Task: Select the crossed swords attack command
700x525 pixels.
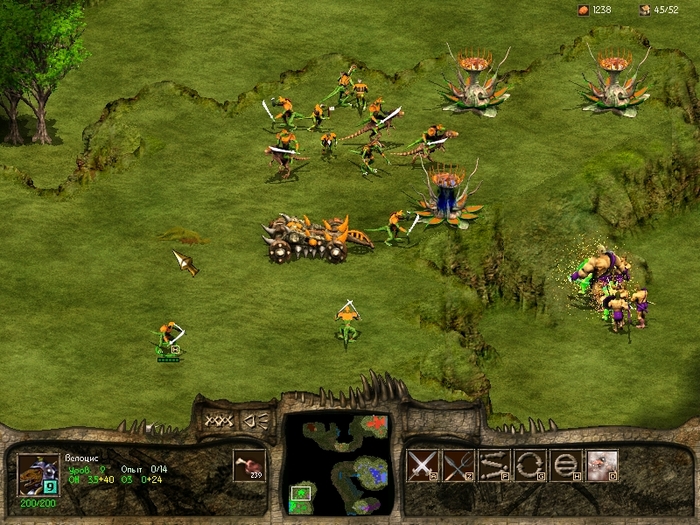Action: [x=423, y=465]
